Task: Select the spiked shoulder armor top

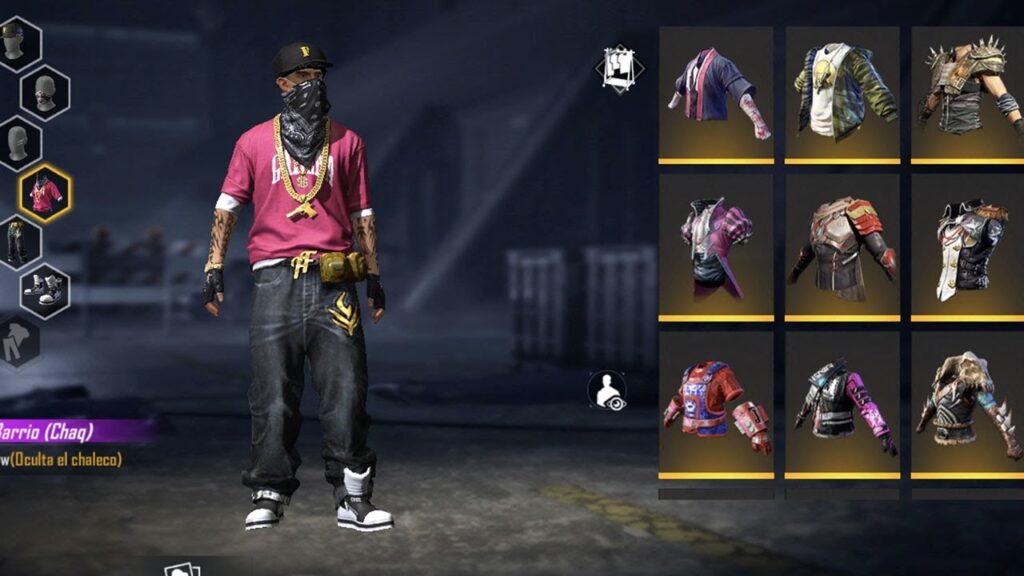Action: [x=967, y=93]
